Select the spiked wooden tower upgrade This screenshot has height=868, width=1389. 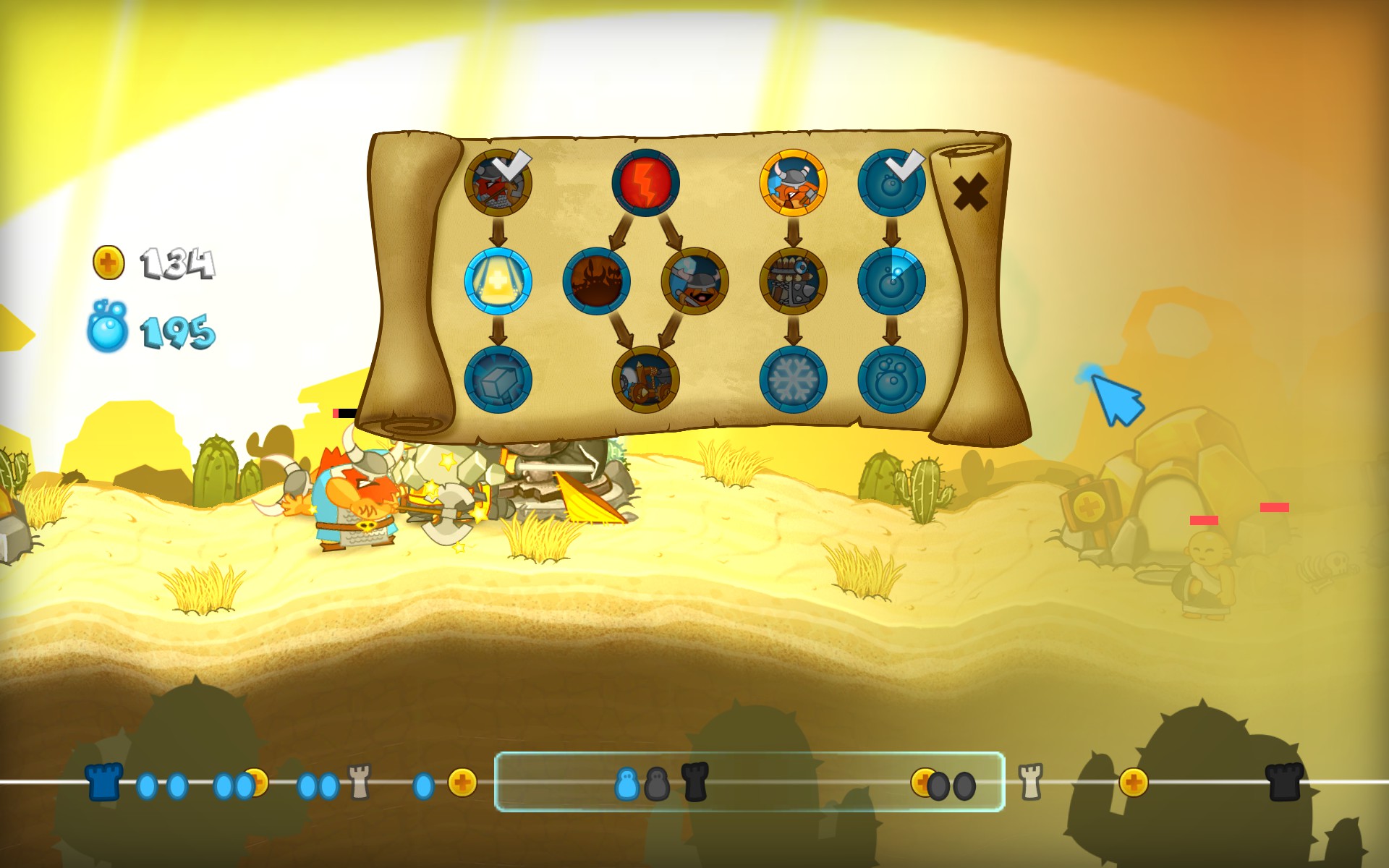click(793, 281)
